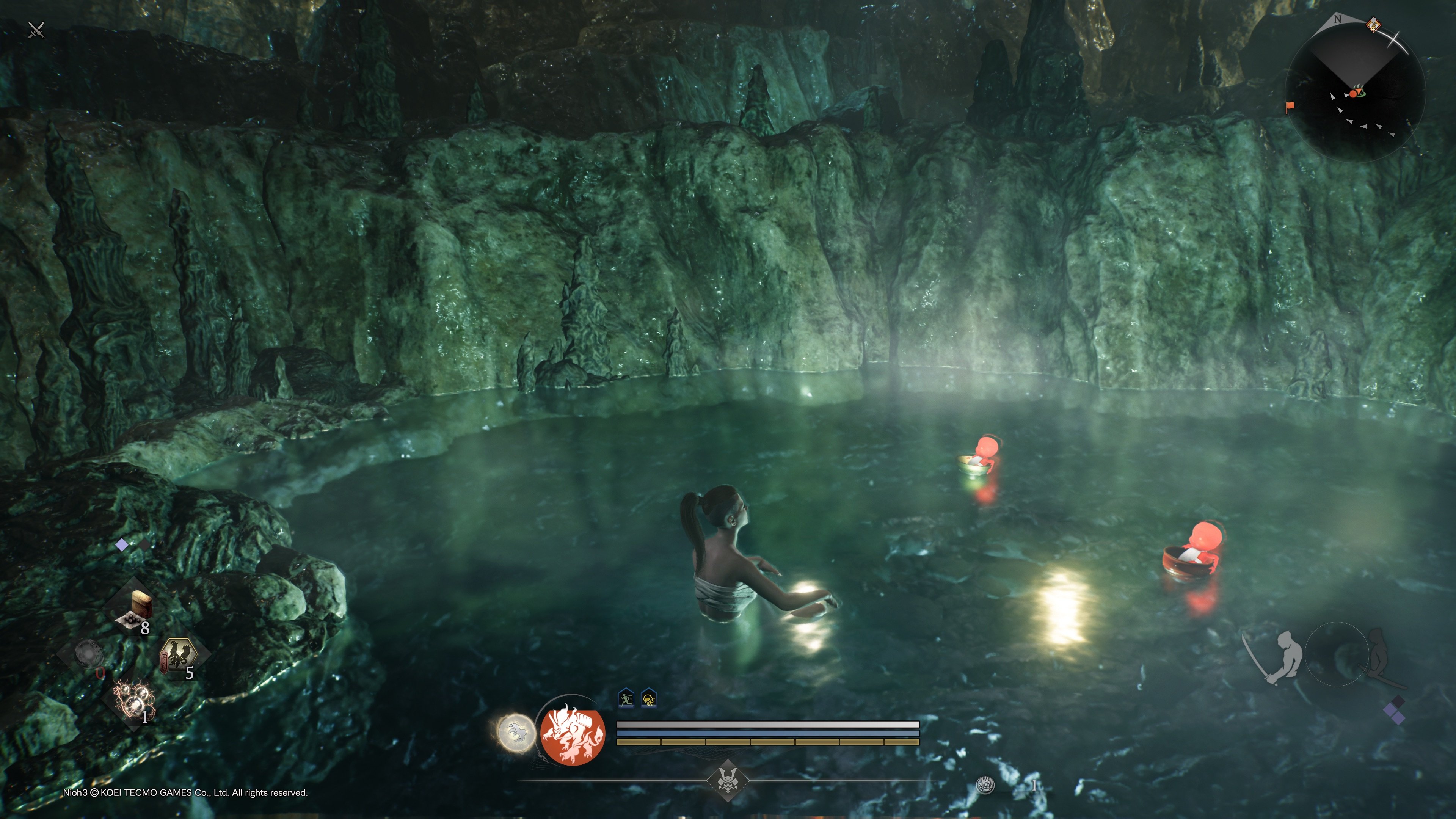1456x819 pixels.
Task: Select the orange flag marker beside the minimap
Action: [1290, 106]
